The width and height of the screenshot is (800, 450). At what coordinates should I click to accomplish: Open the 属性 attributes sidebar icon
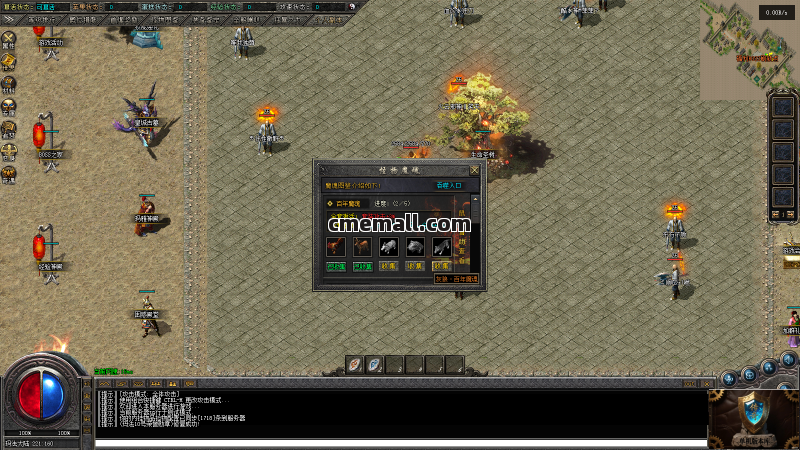(x=9, y=39)
